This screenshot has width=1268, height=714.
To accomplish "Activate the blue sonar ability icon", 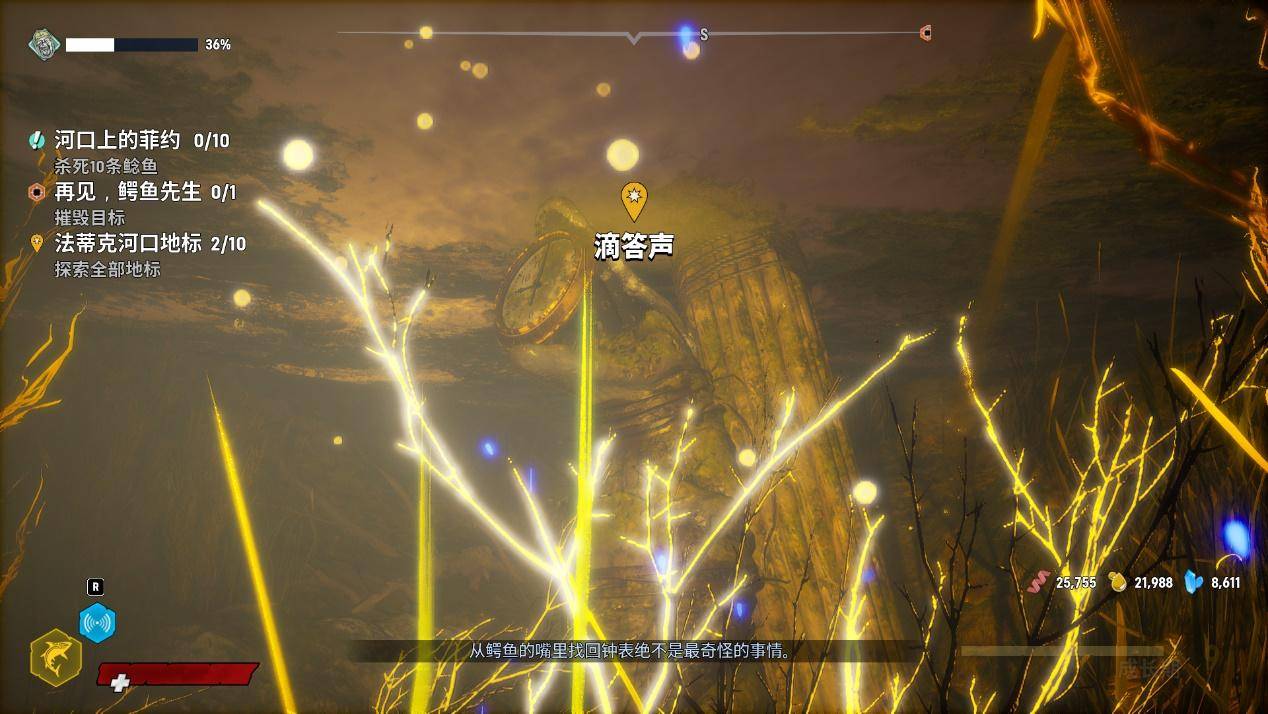I will pyautogui.click(x=97, y=622).
